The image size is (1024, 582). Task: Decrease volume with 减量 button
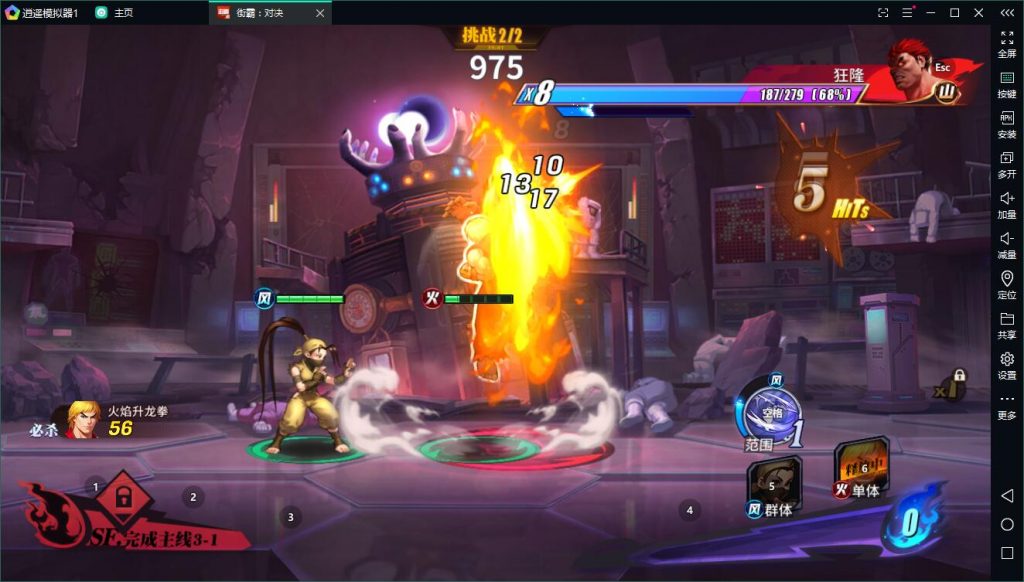click(1007, 244)
